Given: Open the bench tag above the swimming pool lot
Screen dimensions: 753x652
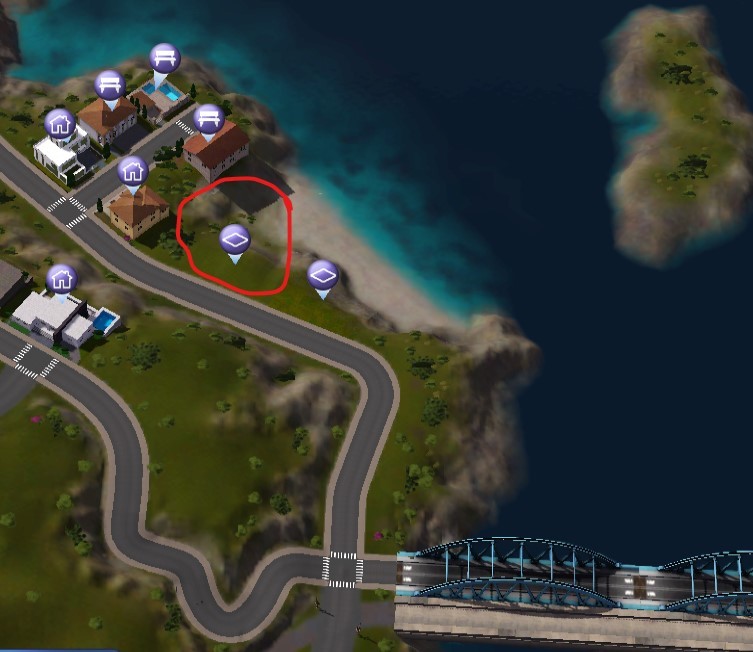Looking at the screenshot, I should (164, 58).
